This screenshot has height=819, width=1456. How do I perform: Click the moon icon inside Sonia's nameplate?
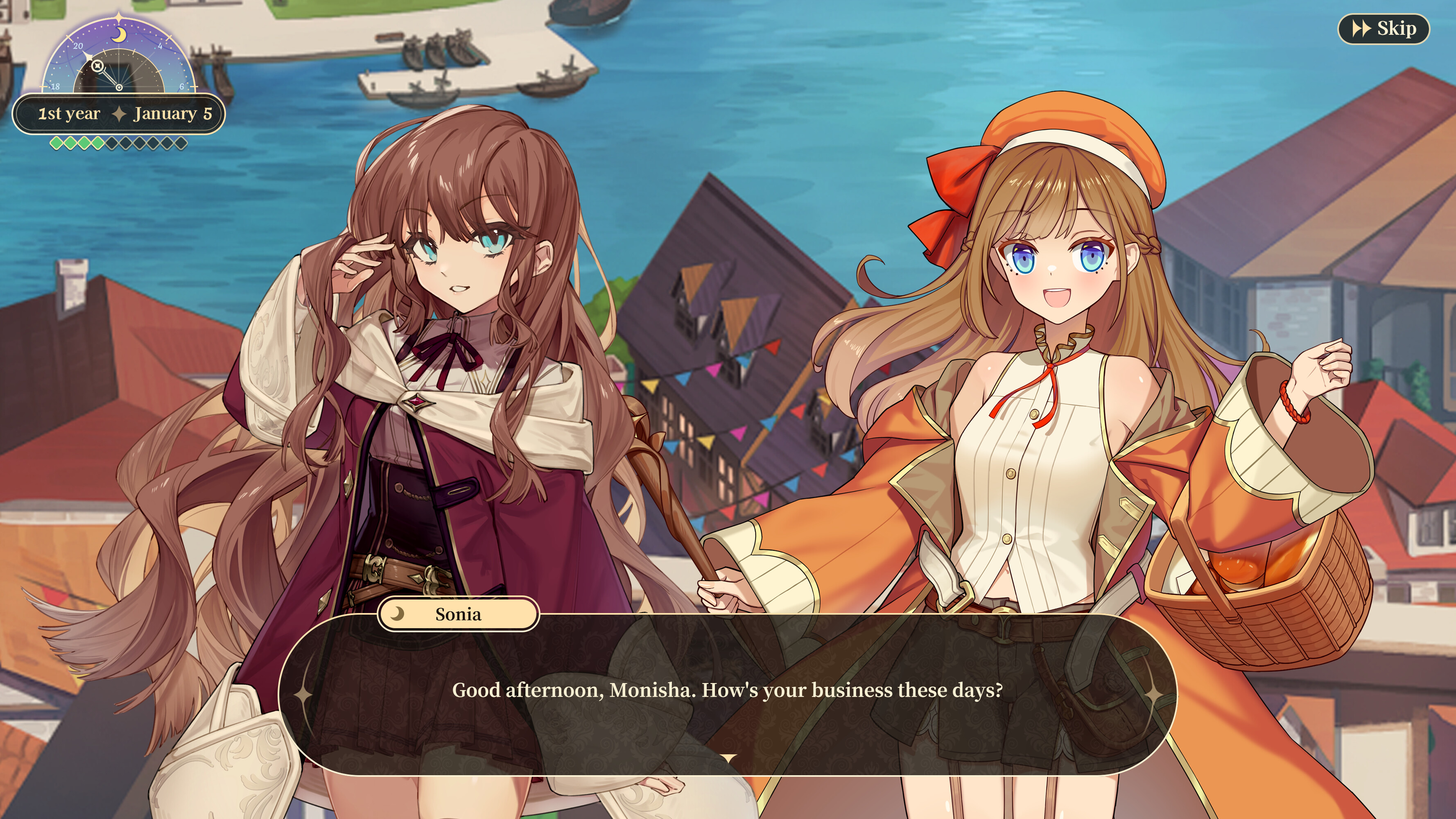(396, 614)
